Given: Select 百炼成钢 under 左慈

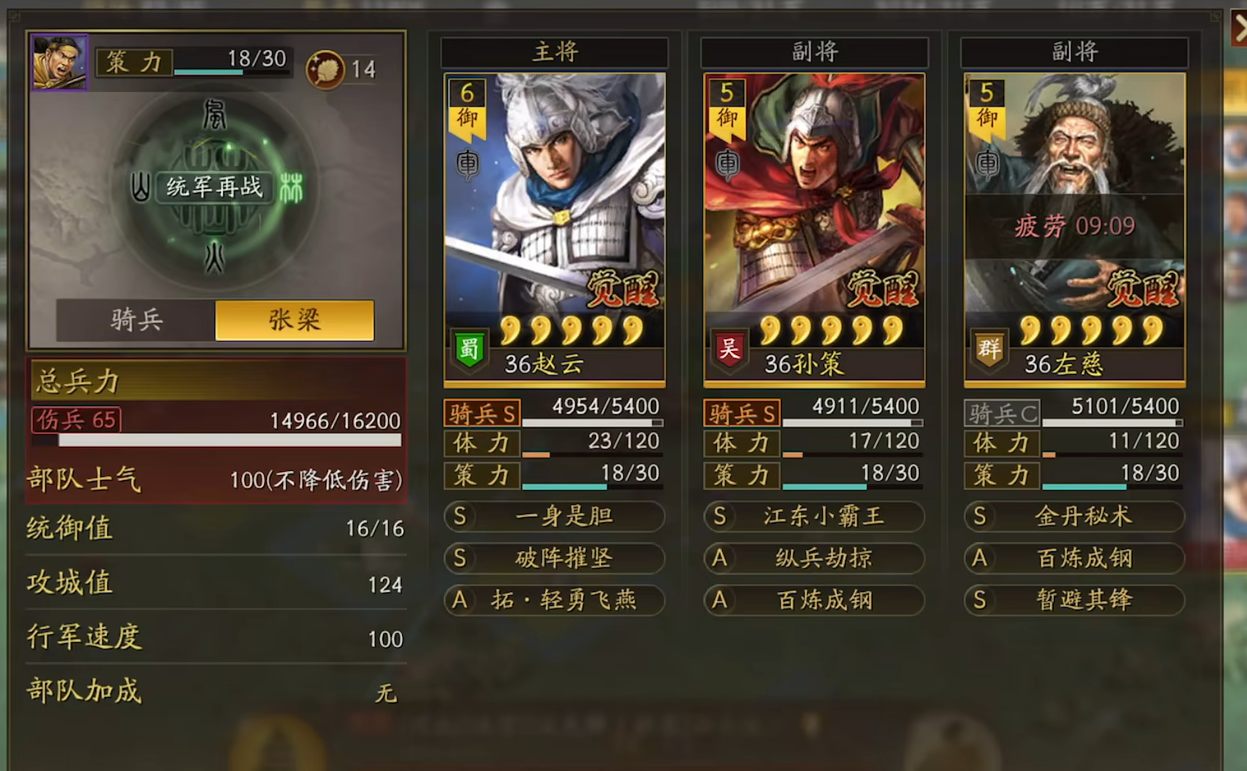Looking at the screenshot, I should tap(1074, 558).
